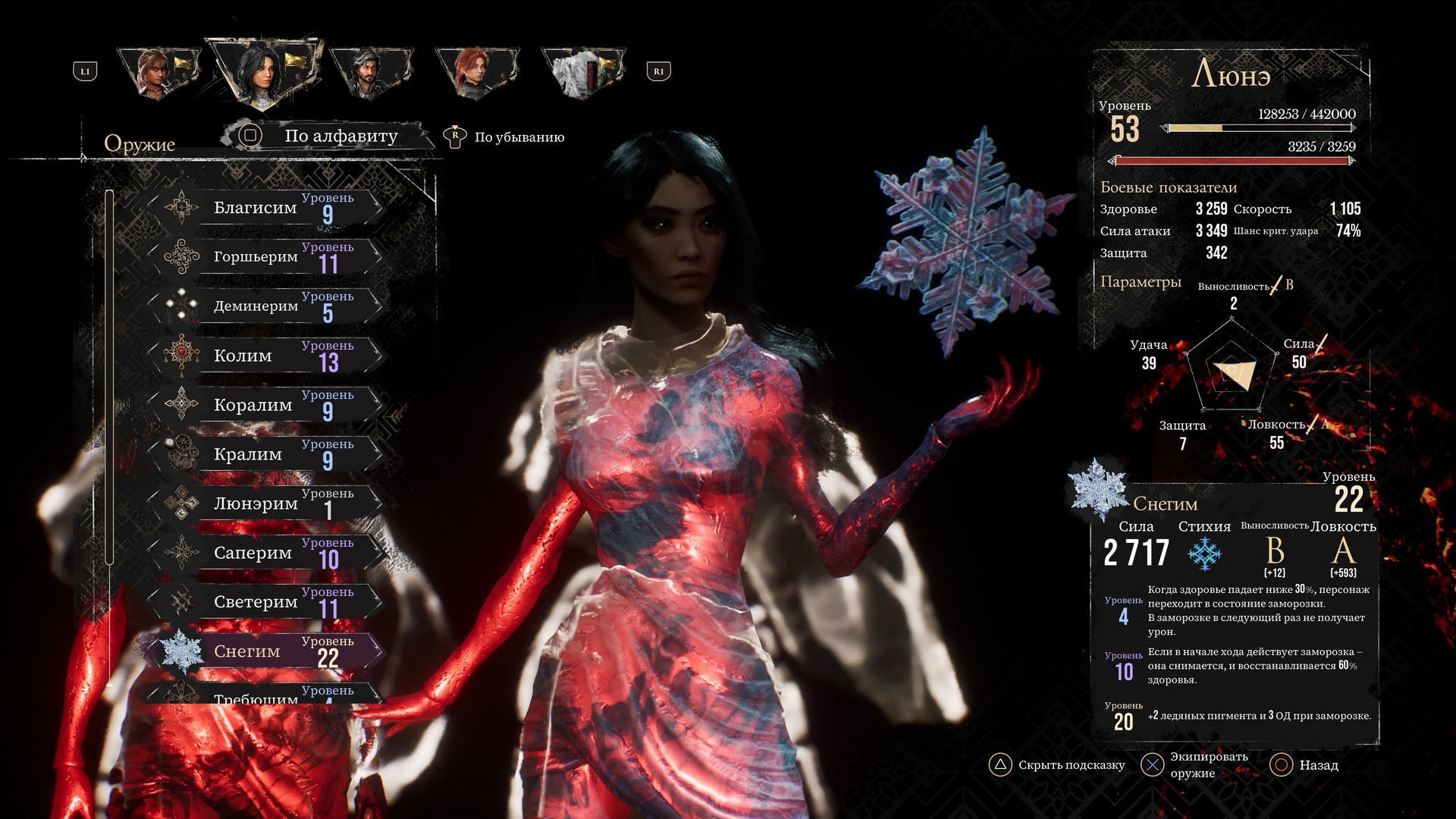Select the bearded man's character portrait
1456x819 pixels.
point(370,72)
